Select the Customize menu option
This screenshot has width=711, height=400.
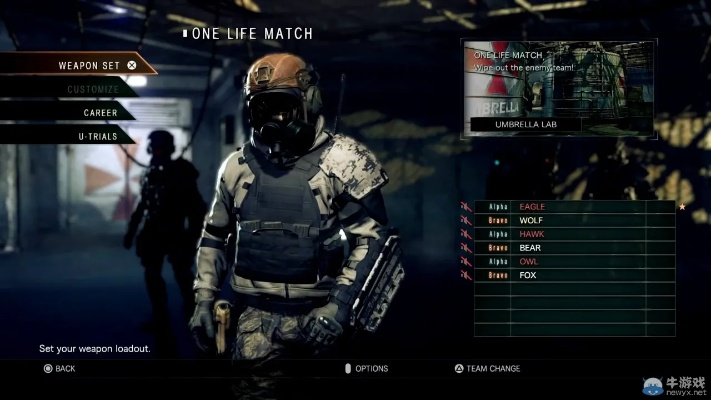click(x=92, y=90)
